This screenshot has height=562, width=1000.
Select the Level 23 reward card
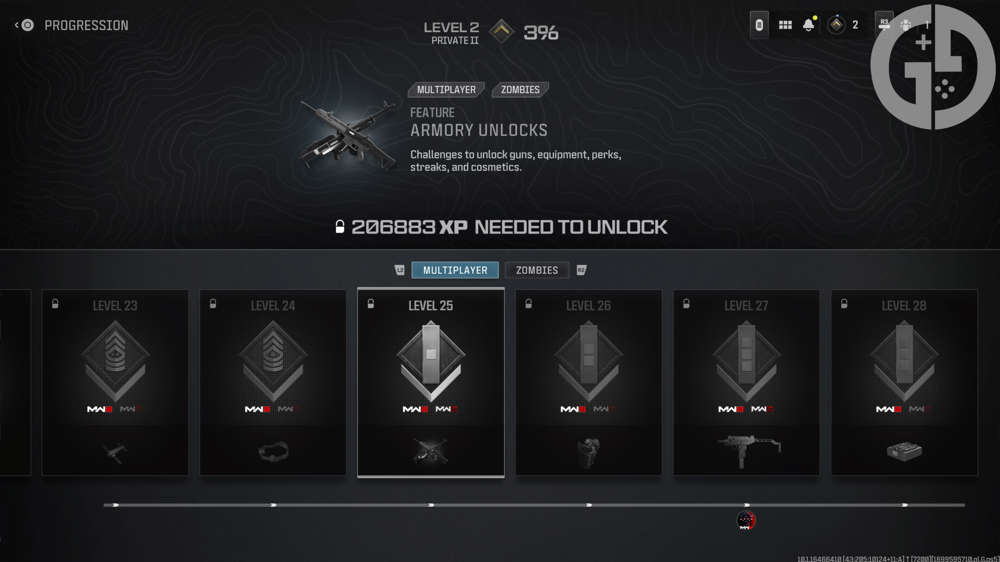115,383
